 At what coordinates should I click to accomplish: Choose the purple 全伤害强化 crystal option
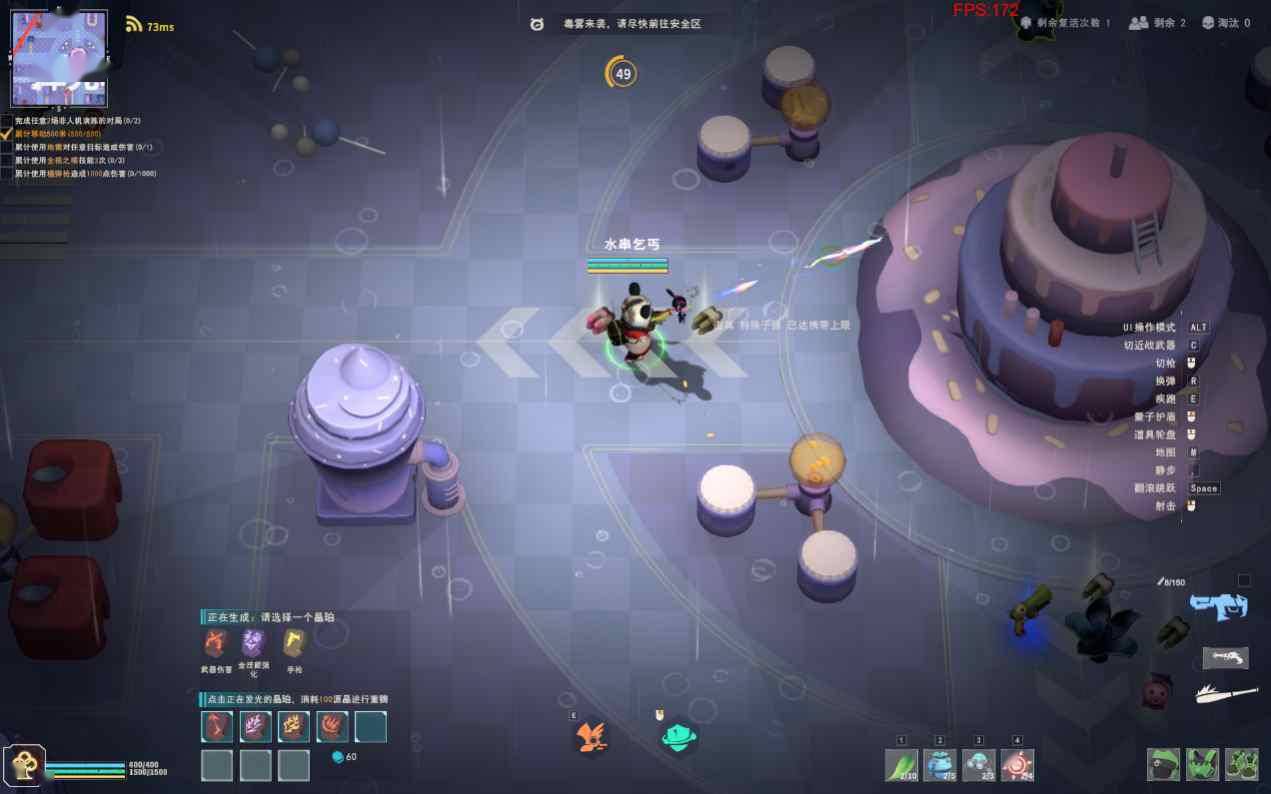[252, 643]
